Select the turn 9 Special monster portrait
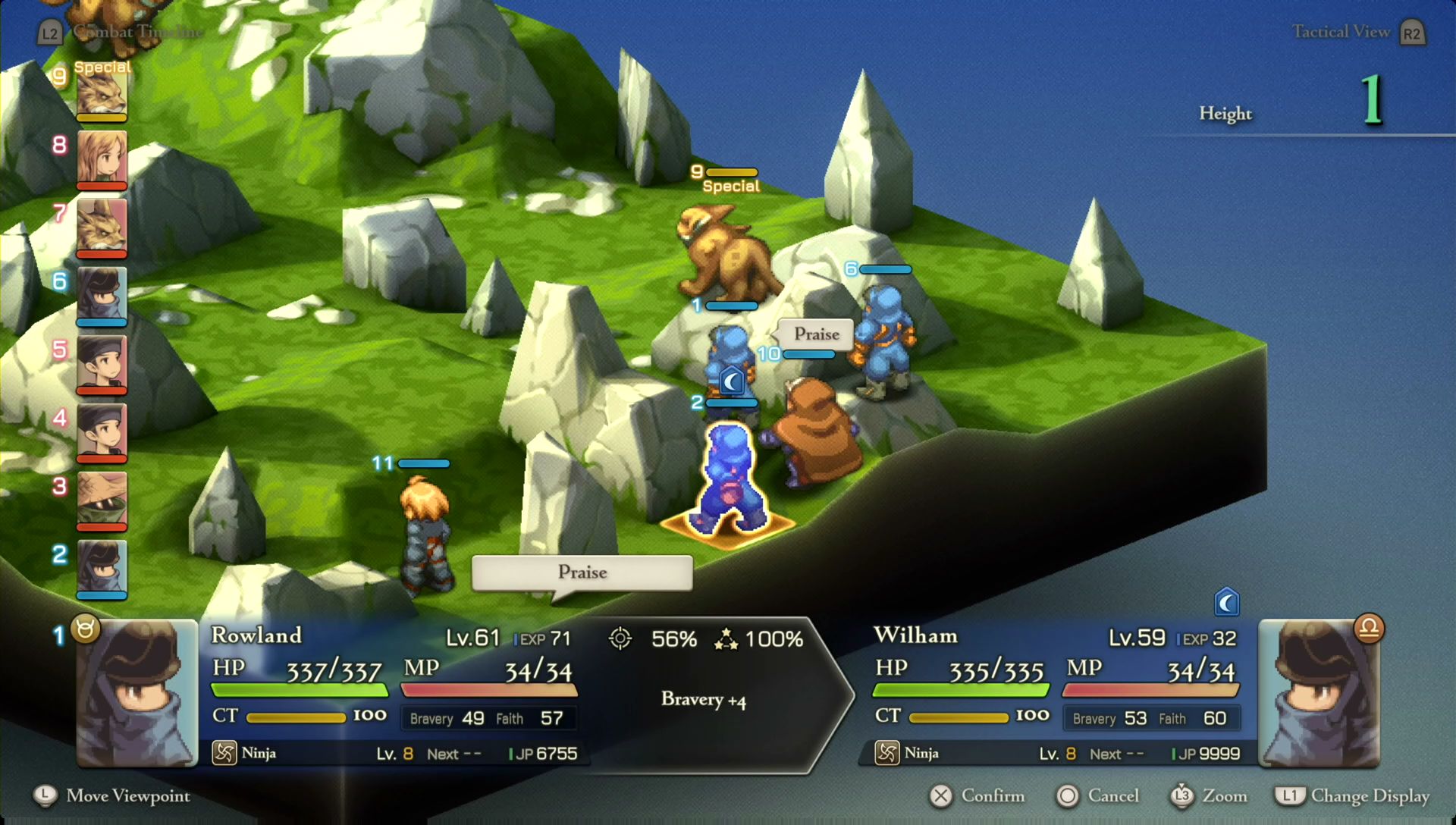The image size is (1456, 825). click(102, 94)
